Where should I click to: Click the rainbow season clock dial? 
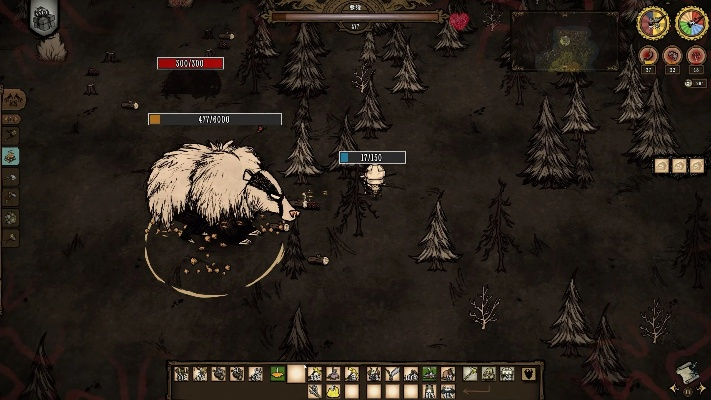[691, 22]
